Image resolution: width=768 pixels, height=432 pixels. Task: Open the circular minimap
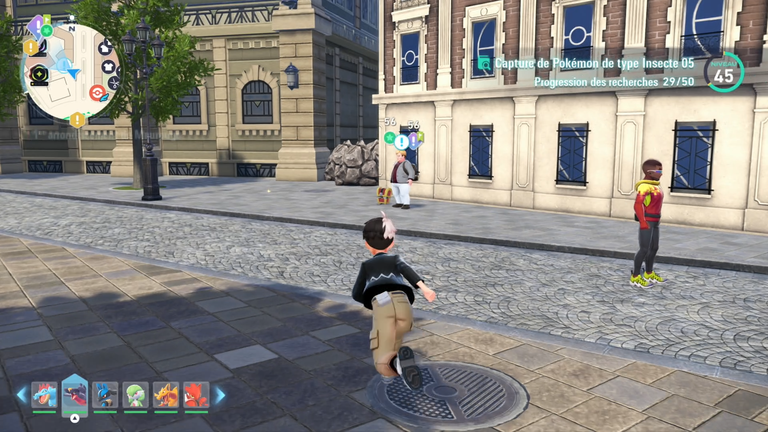(68, 66)
